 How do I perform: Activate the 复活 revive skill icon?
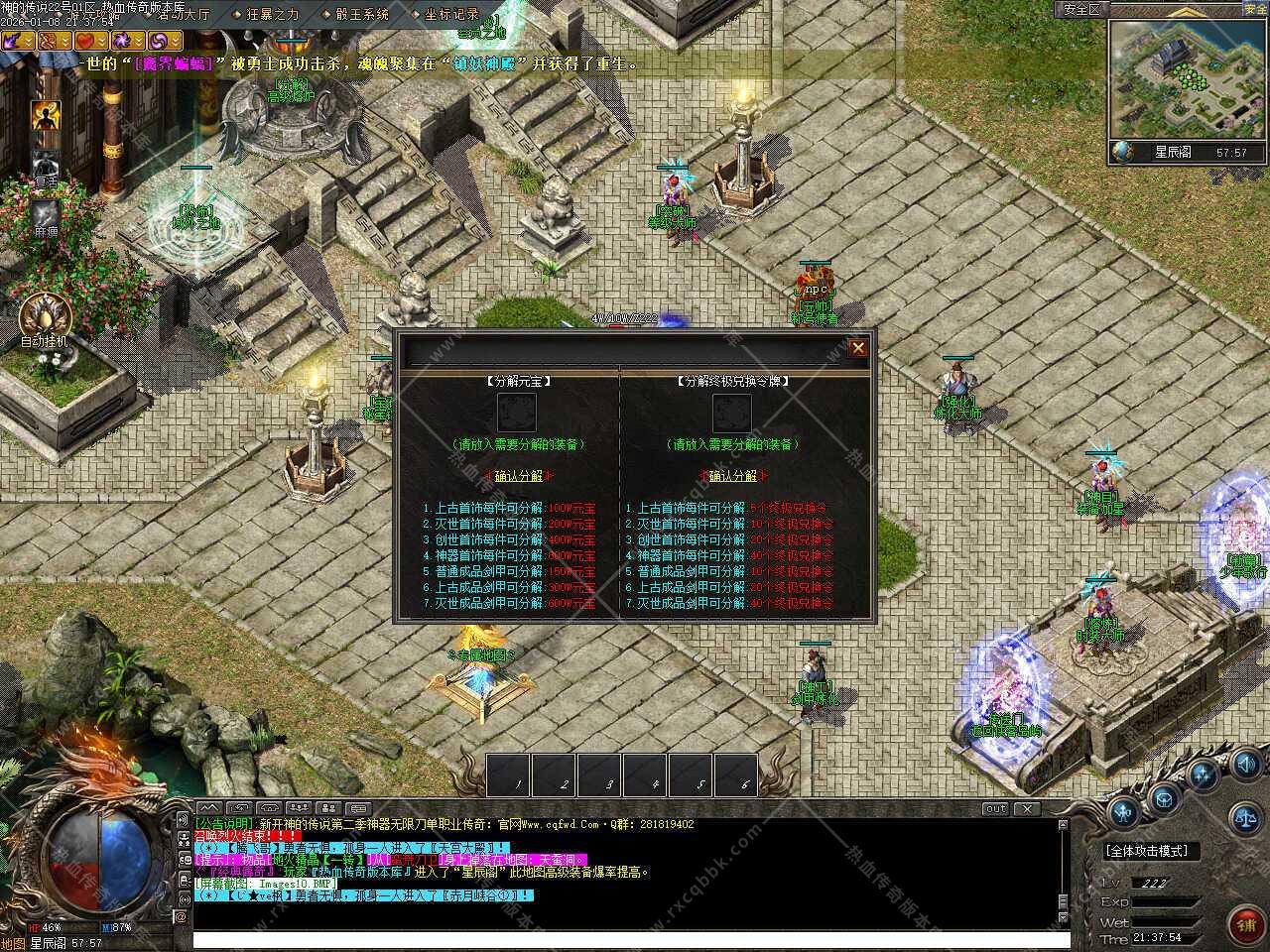click(x=46, y=165)
